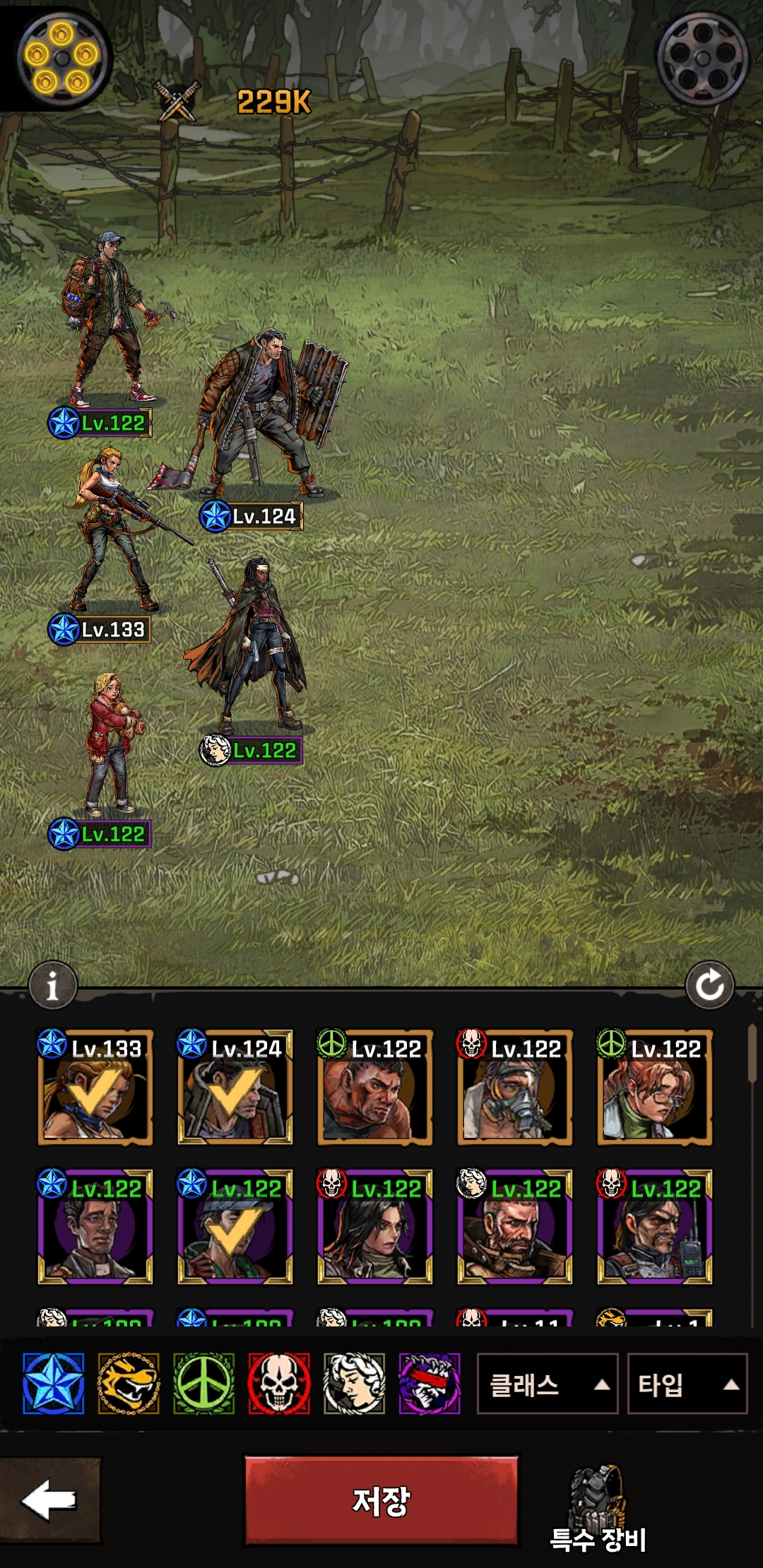Select the gas mask survivor portrait

click(x=514, y=1088)
